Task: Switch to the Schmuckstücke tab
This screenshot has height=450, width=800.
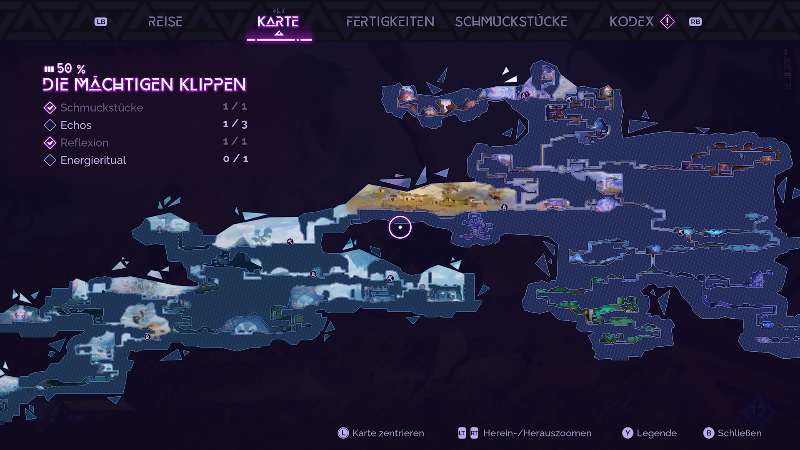Action: click(510, 21)
